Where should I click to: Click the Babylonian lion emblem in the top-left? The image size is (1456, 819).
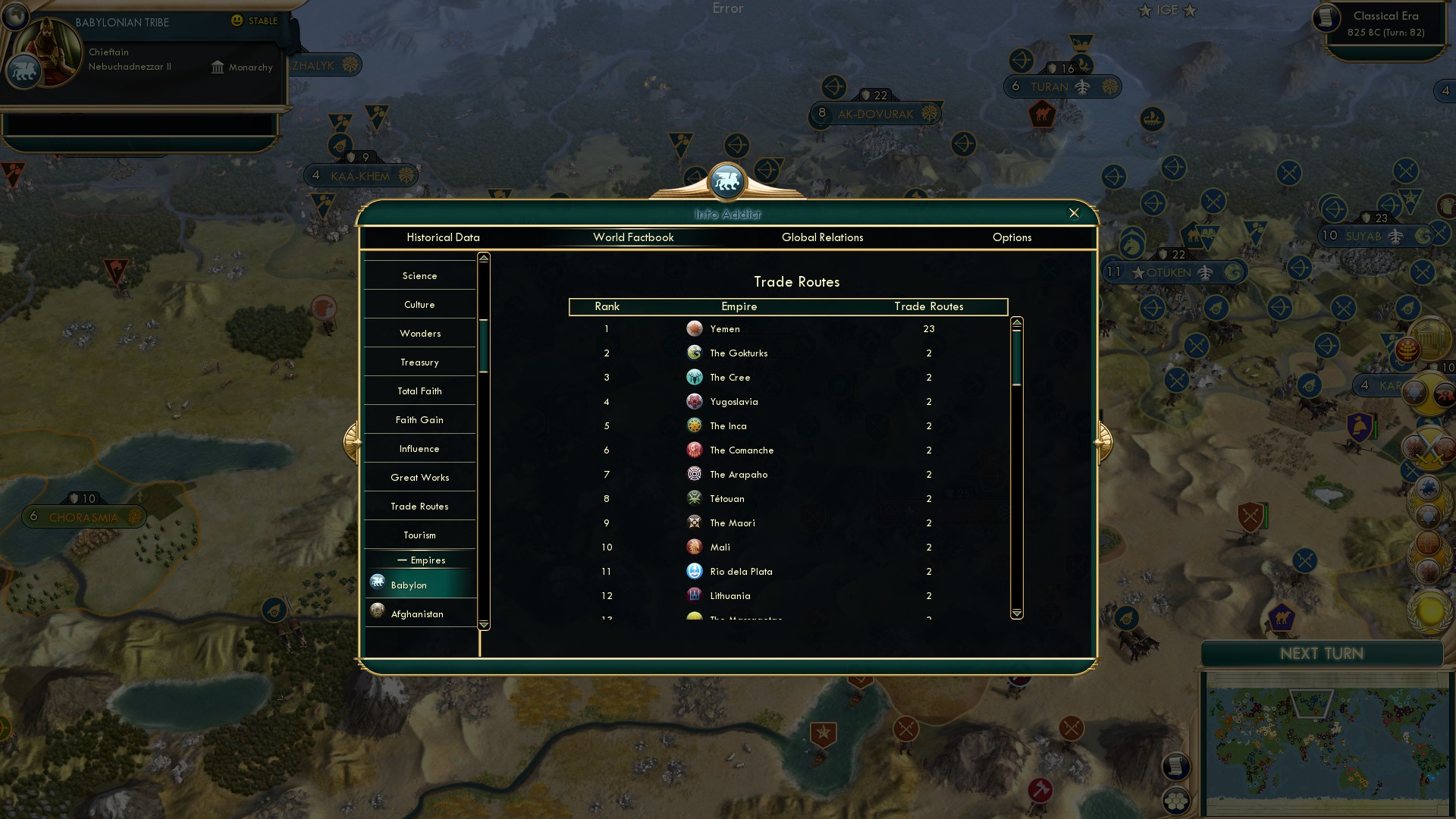(24, 70)
